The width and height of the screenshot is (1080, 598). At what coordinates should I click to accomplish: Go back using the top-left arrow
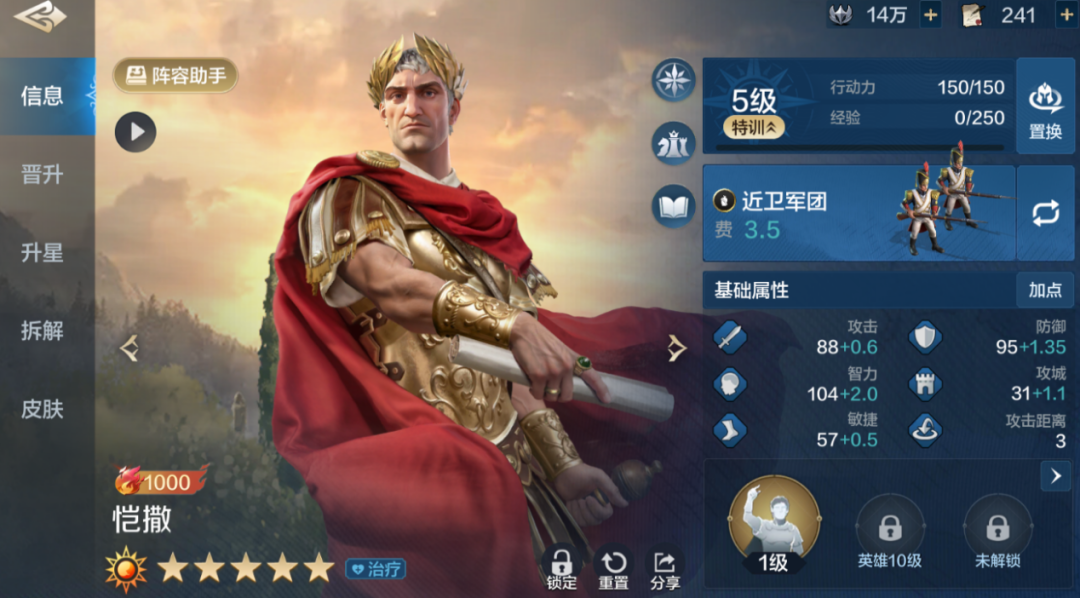pos(40,18)
